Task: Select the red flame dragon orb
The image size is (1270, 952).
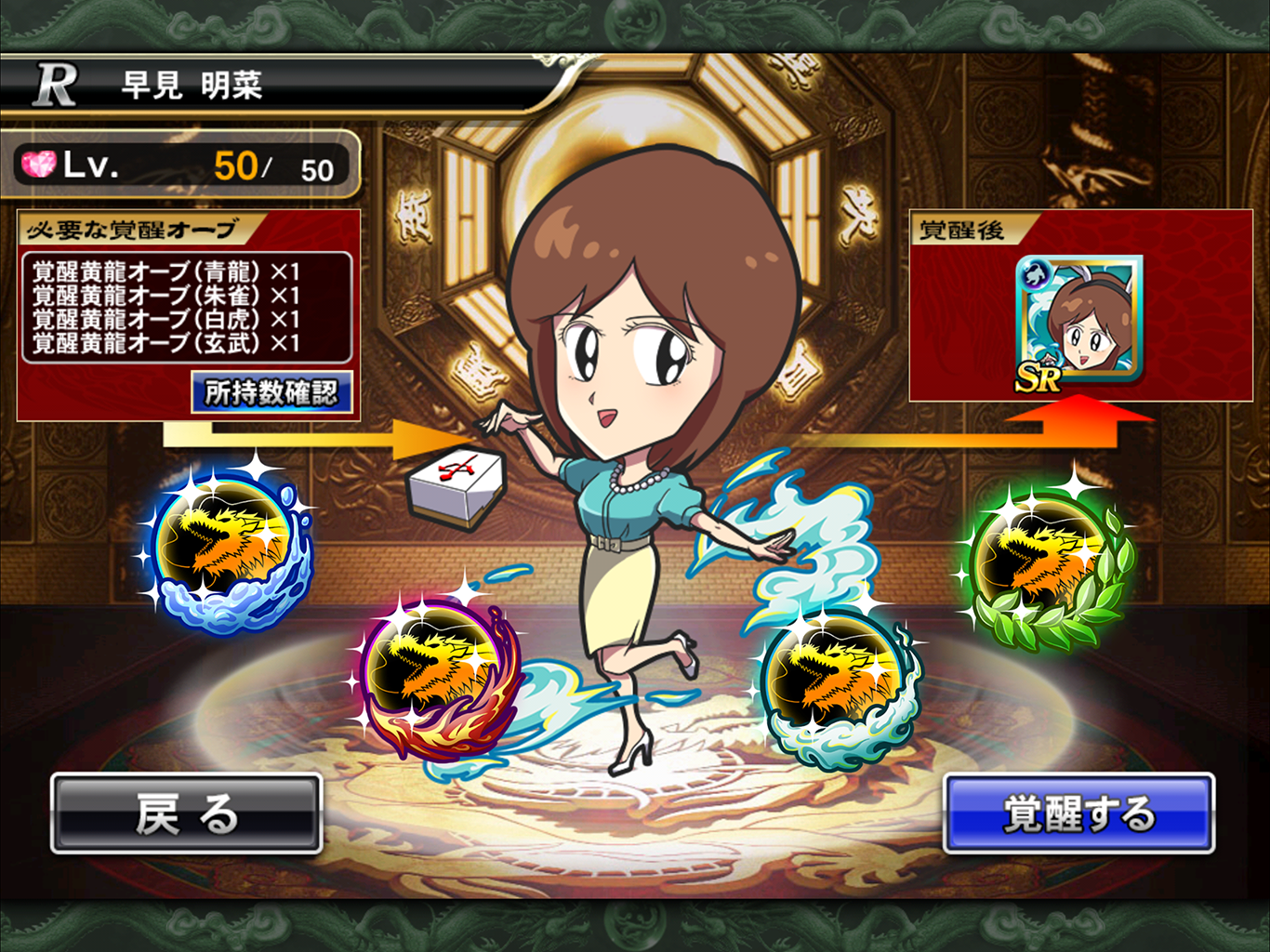Action: 432,677
